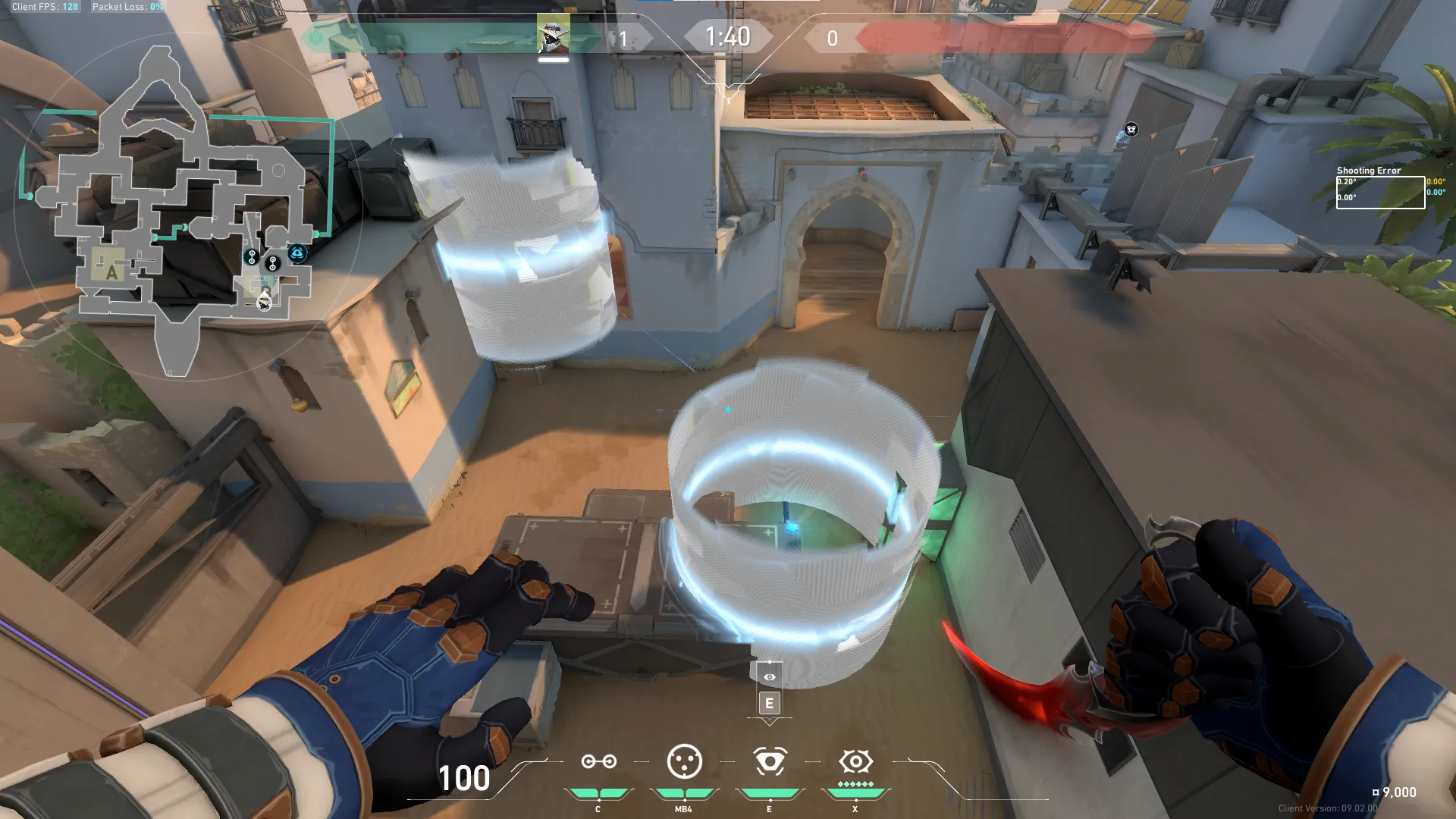
Task: Select the Trapwire ability icon
Action: 598,761
